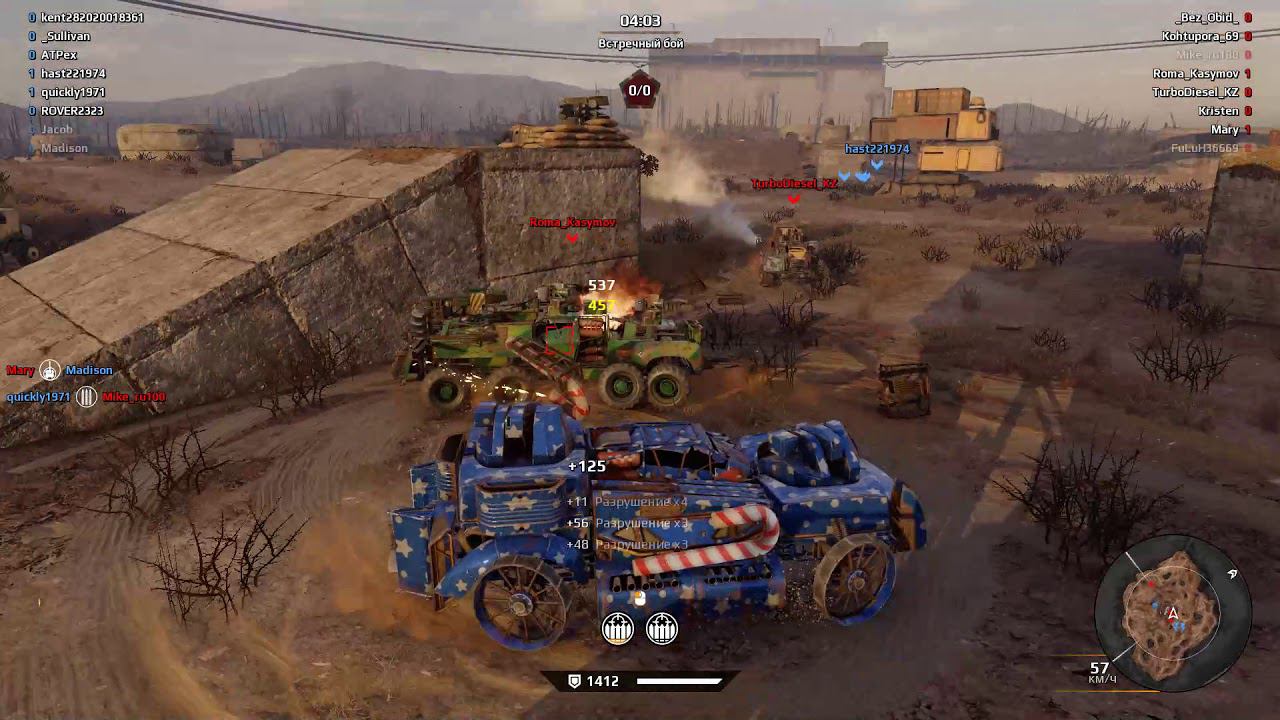The image size is (1280, 720).
Task: Select FuLuH36669 in the enemy list
Action: pyautogui.click(x=1204, y=148)
